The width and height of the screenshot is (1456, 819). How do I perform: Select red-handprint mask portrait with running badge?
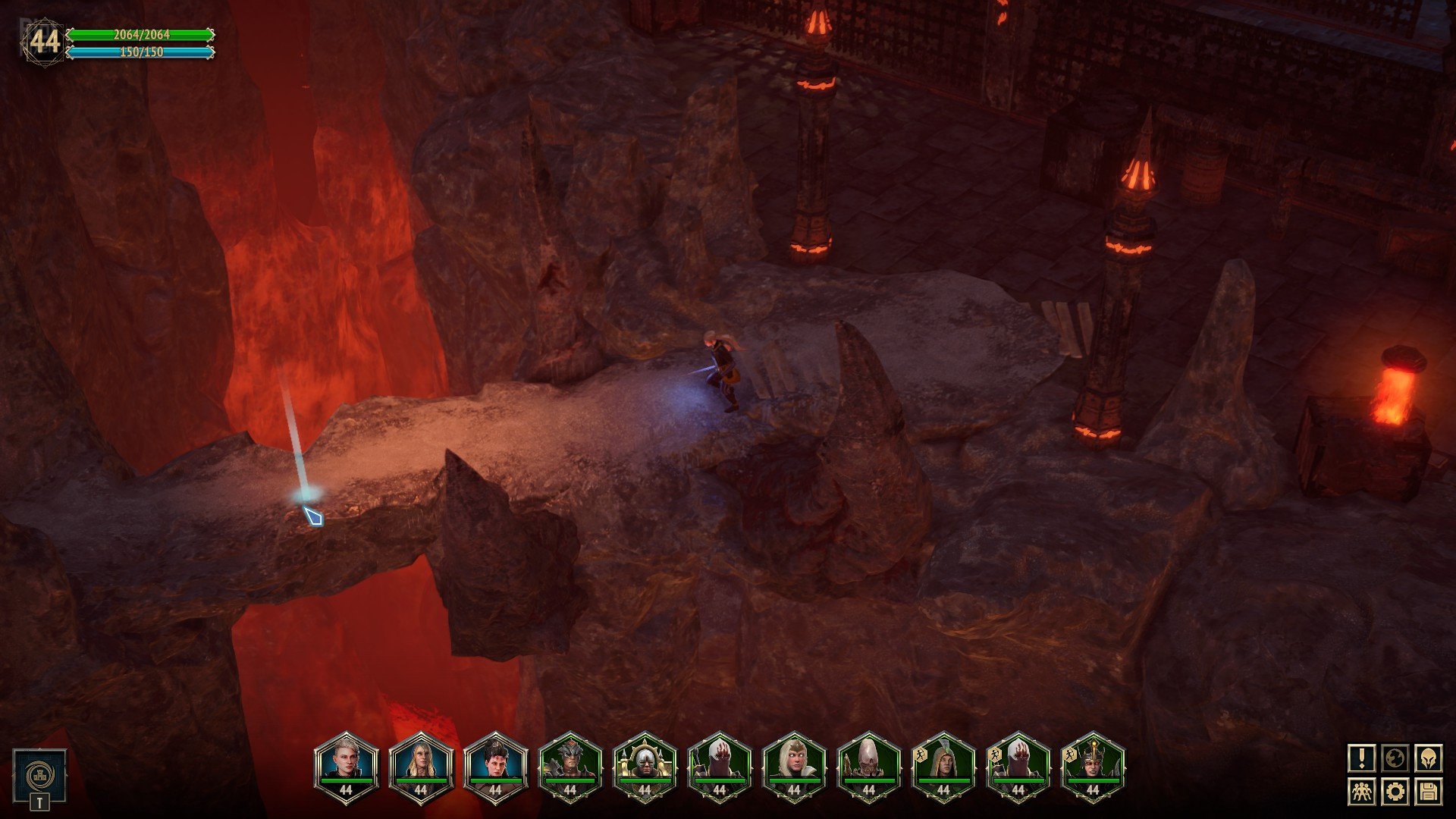1018,765
